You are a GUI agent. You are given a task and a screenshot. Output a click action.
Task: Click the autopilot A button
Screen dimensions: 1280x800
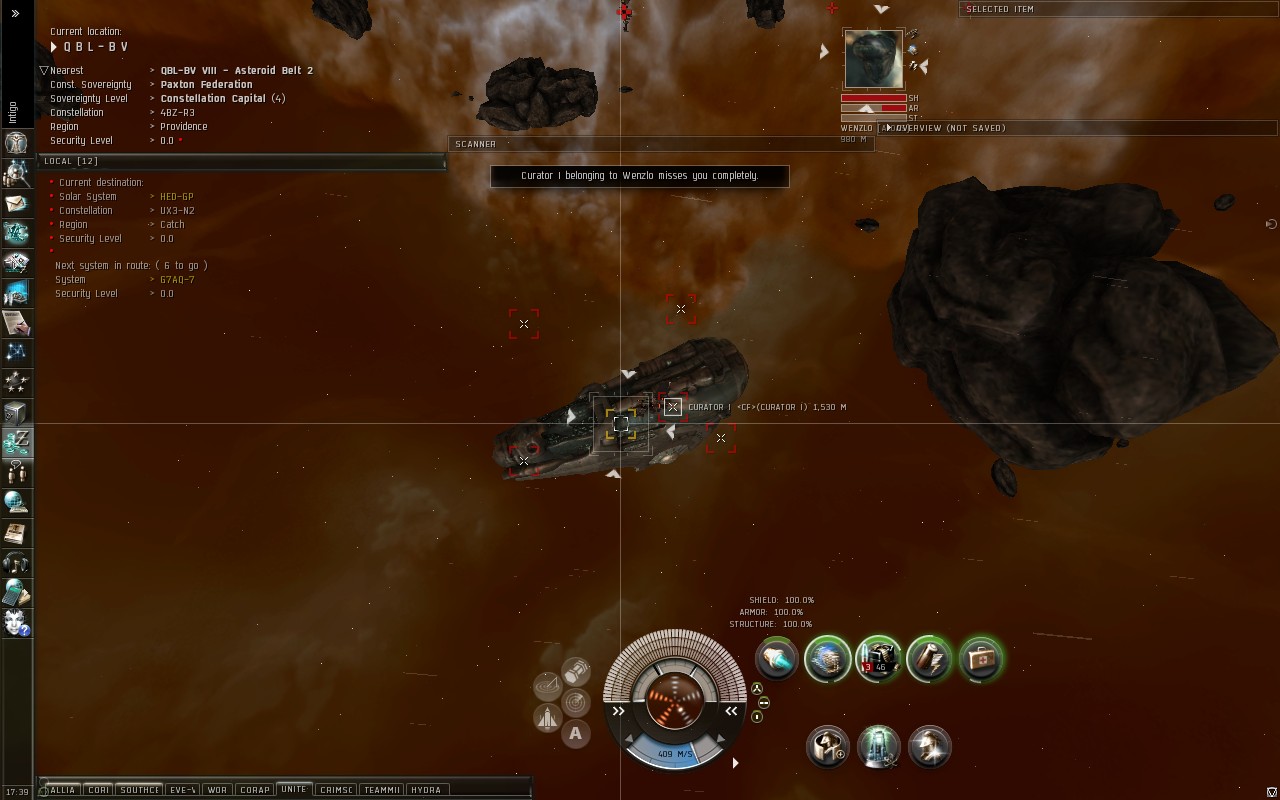tap(575, 734)
